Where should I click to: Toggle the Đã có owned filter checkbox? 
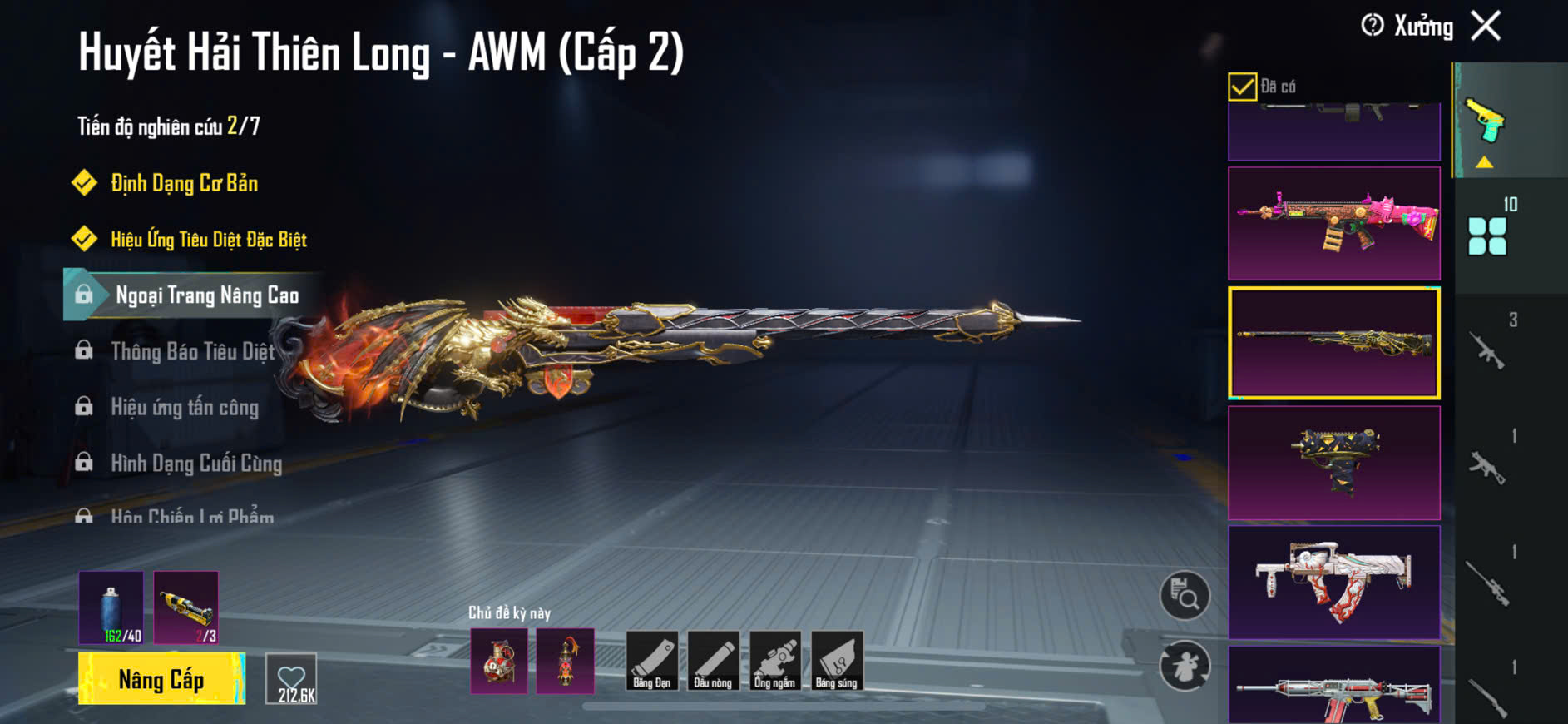click(x=1242, y=87)
